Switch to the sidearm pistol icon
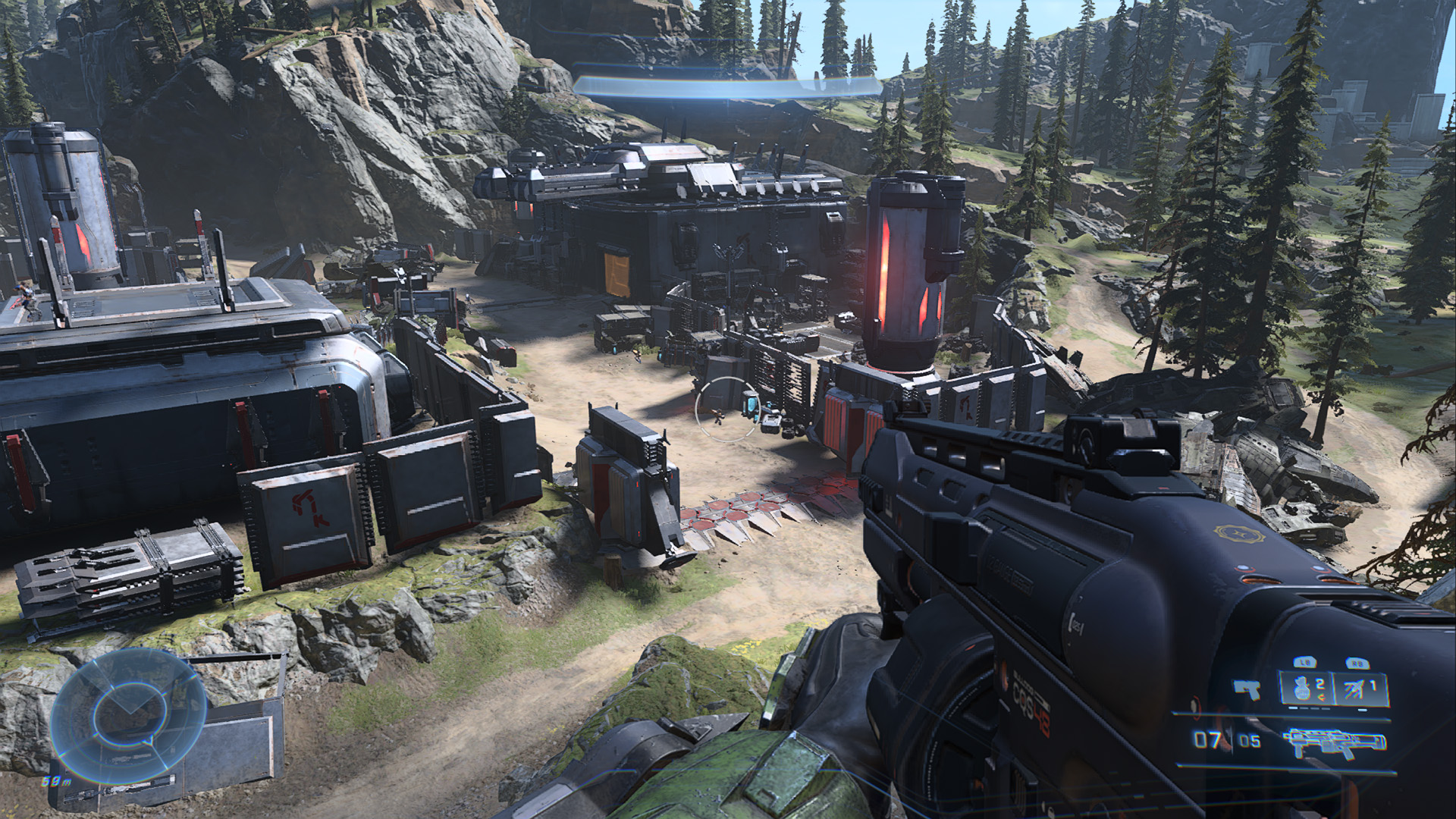 [1247, 690]
